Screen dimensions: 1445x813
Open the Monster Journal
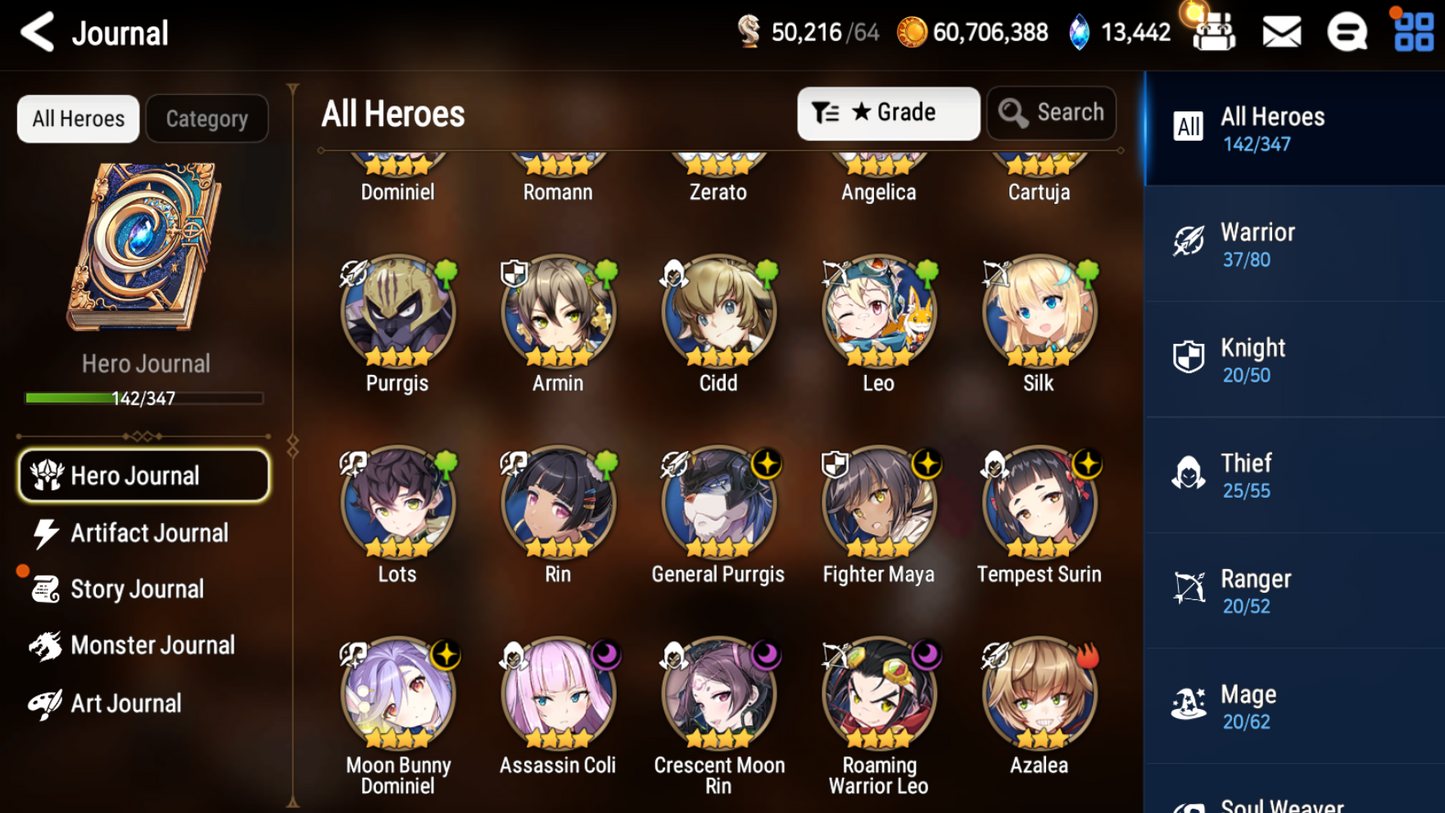coord(152,645)
